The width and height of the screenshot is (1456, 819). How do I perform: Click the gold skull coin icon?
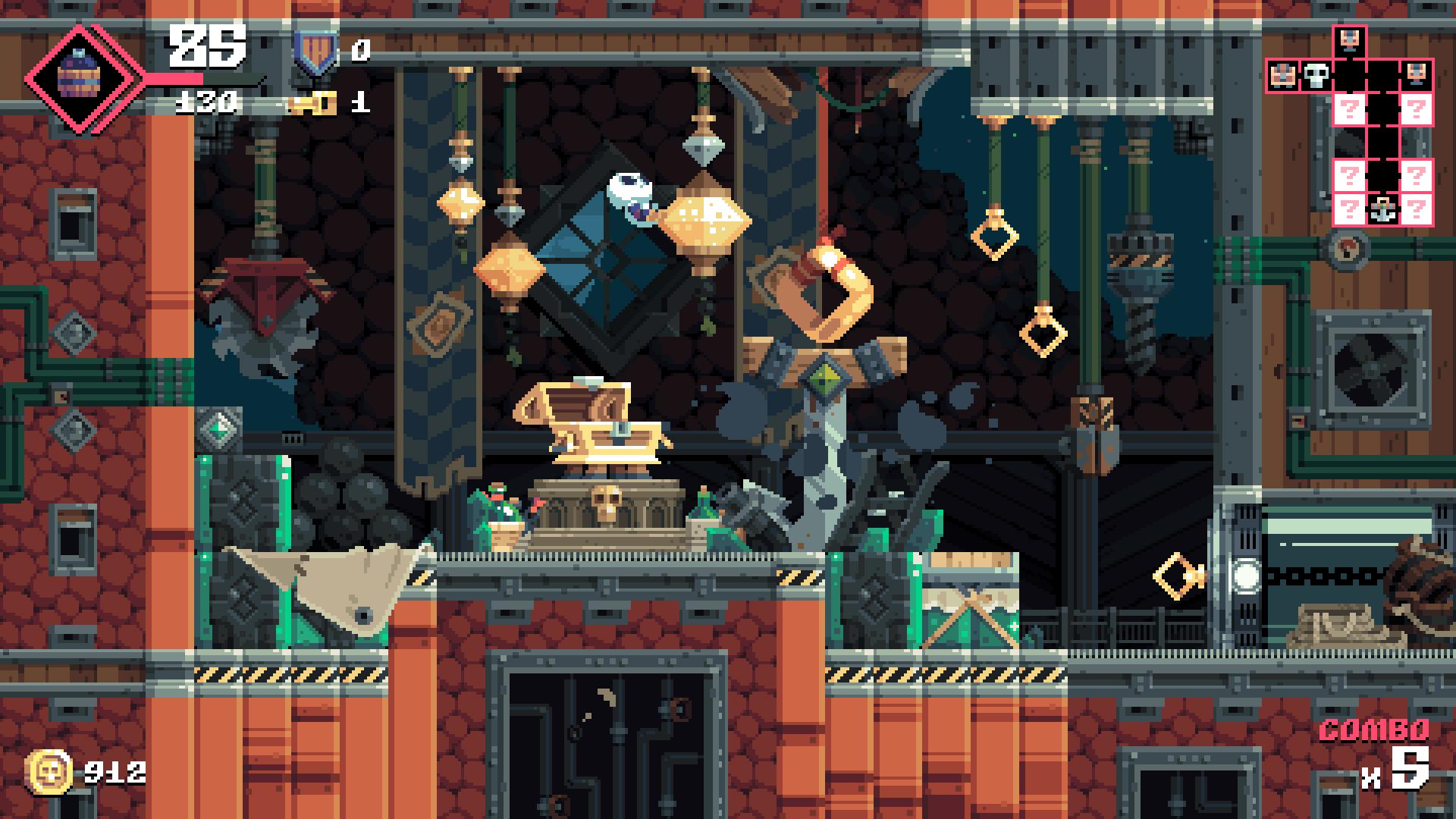coord(49,772)
